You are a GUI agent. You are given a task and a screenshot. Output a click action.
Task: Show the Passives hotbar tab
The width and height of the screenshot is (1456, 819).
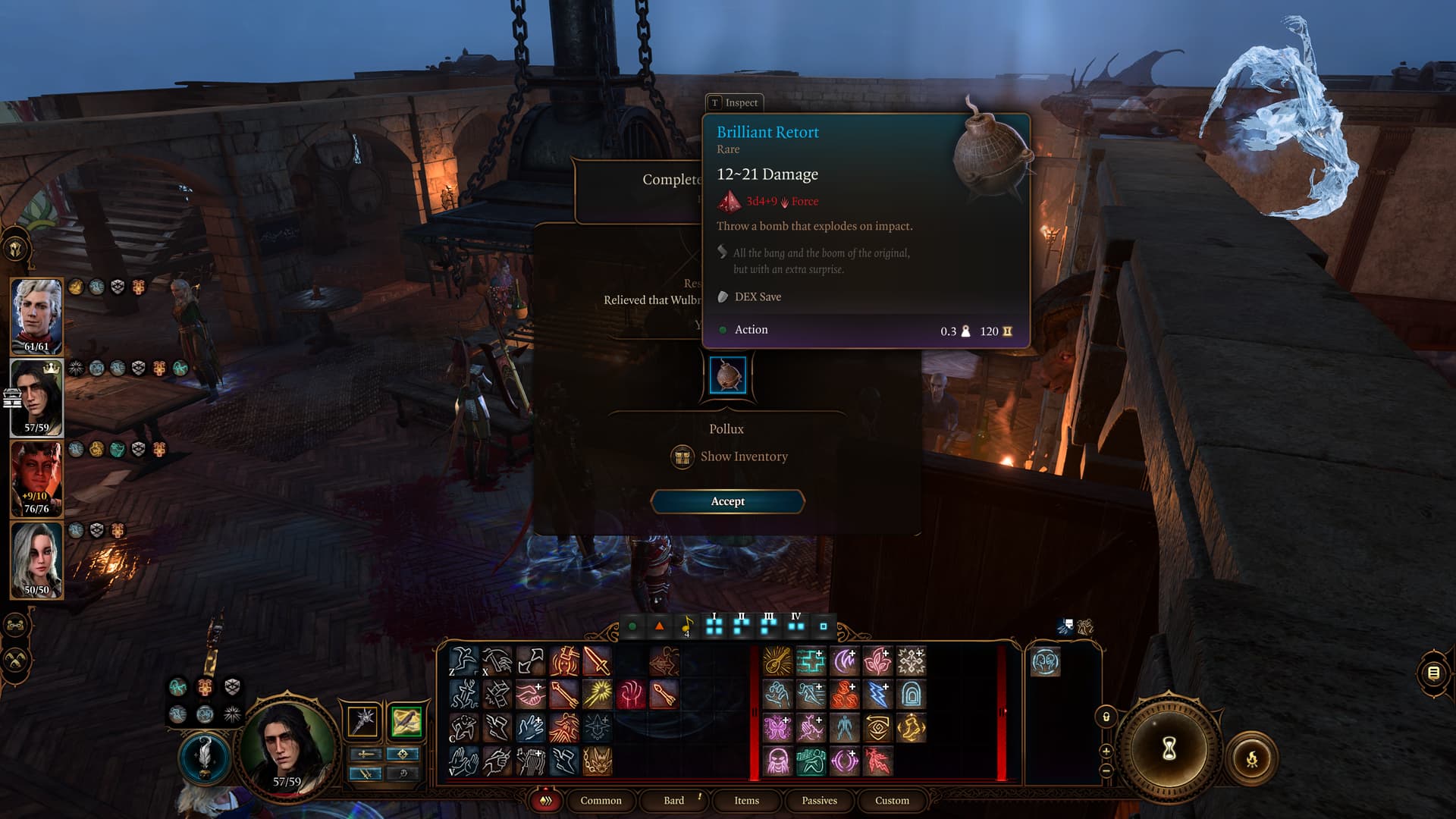(819, 800)
